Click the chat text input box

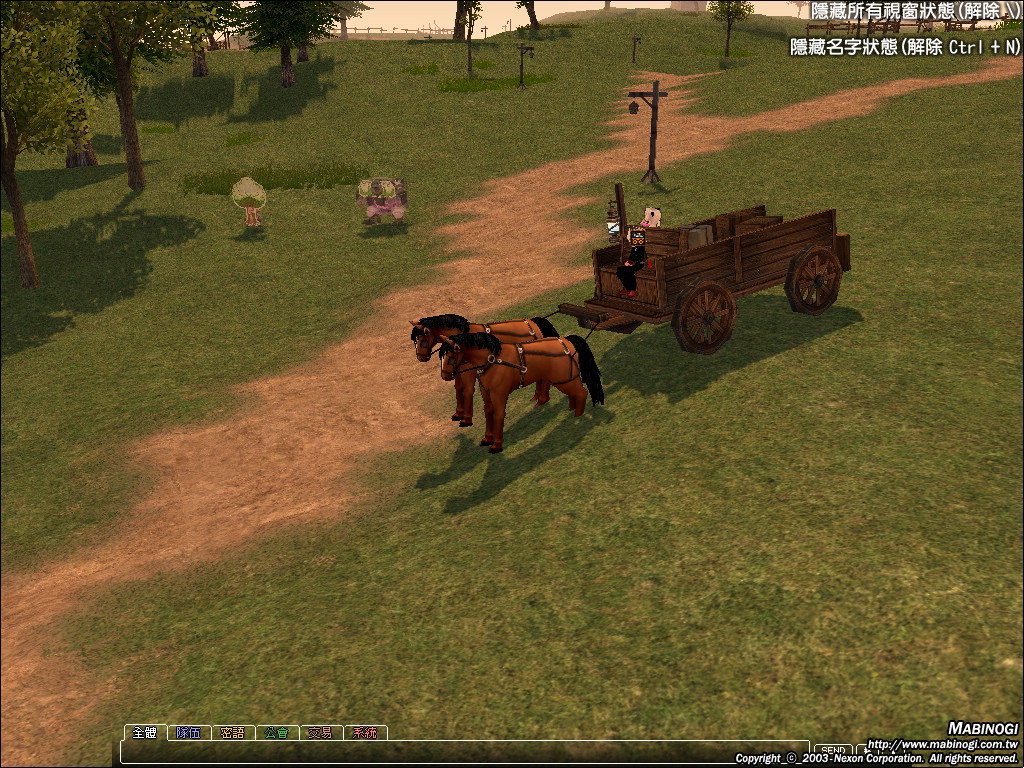tap(460, 751)
